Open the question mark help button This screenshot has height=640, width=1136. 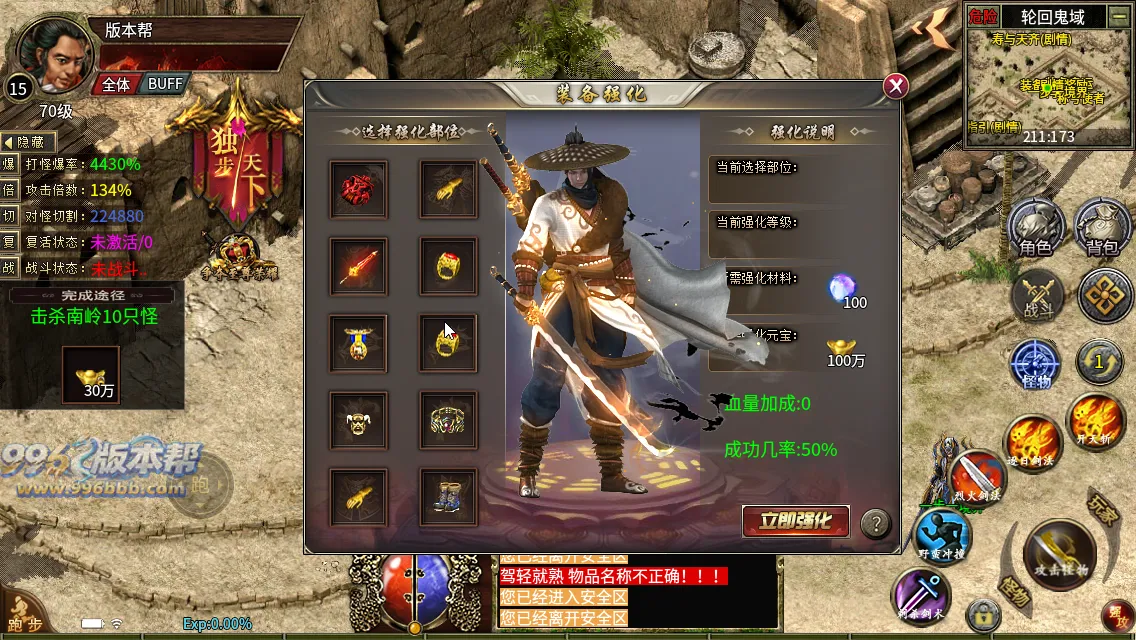tap(876, 522)
